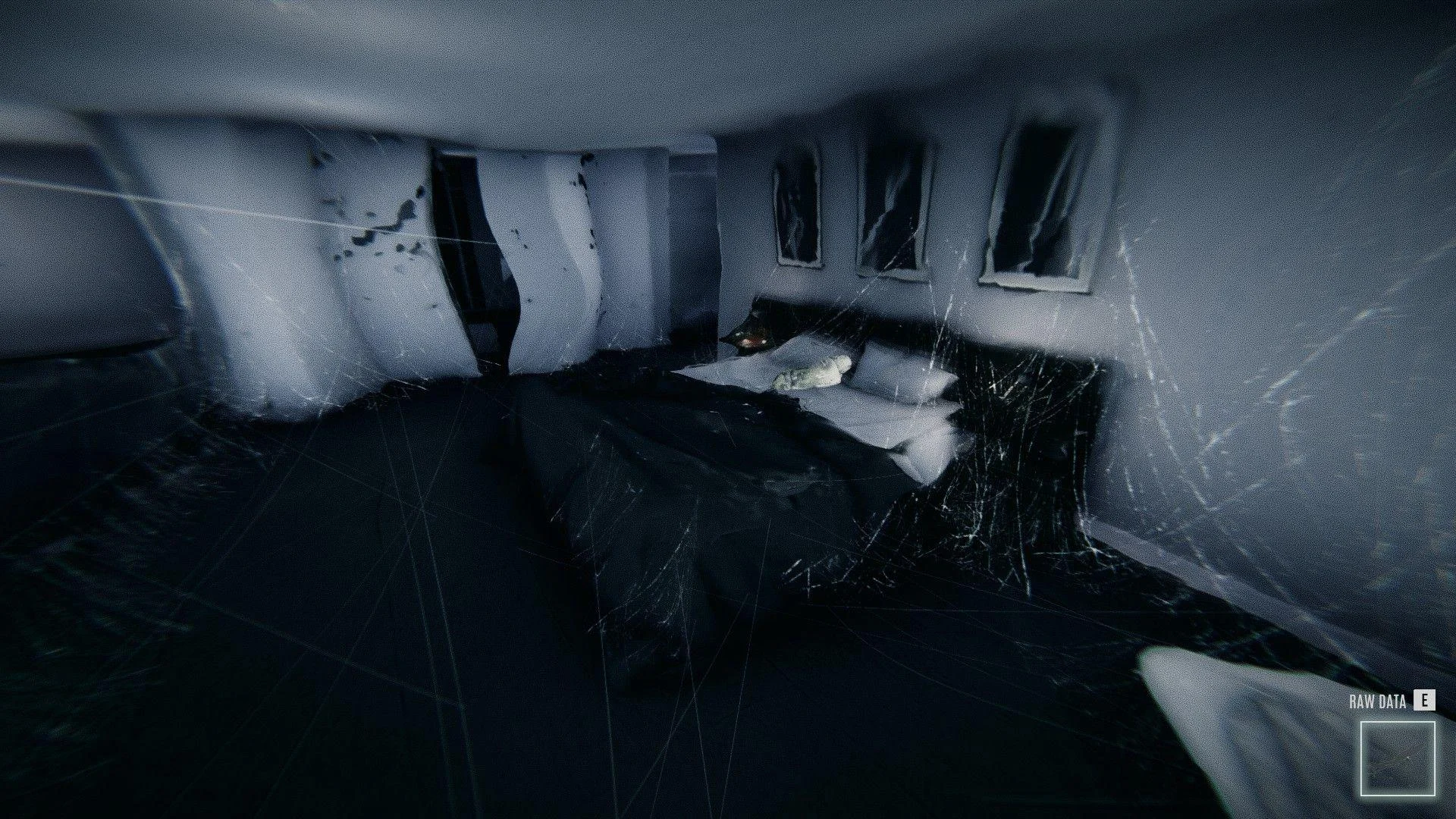The width and height of the screenshot is (1456, 819).
Task: Select the E key prompt badge
Action: tap(1426, 701)
